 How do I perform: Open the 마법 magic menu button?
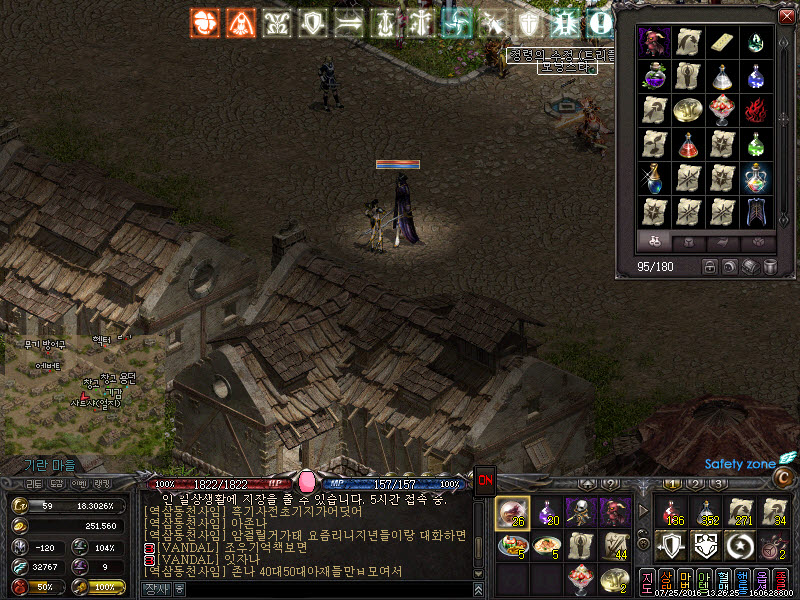[685, 581]
